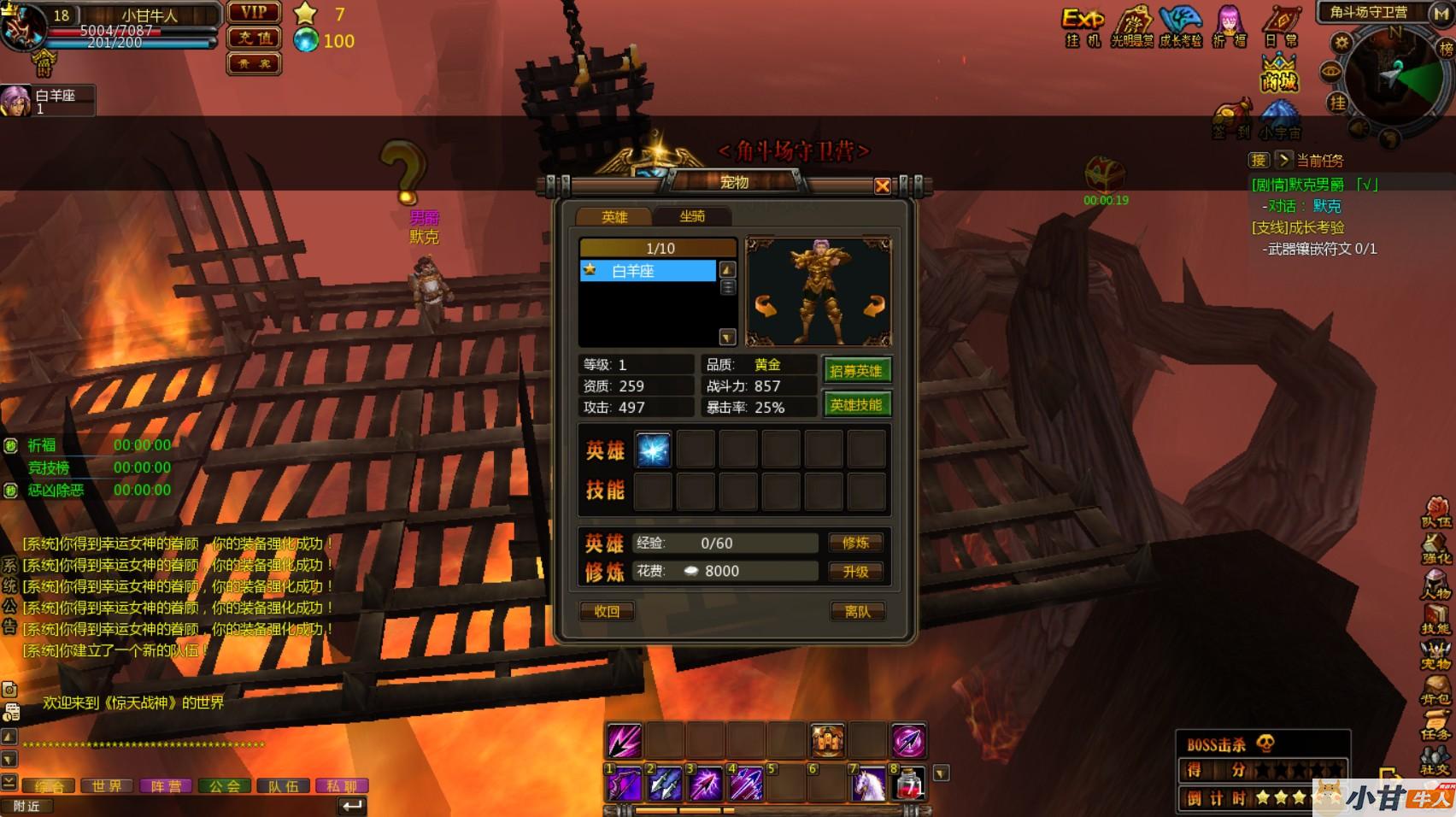Close the pet window
1456x817 pixels.
pyautogui.click(x=883, y=186)
